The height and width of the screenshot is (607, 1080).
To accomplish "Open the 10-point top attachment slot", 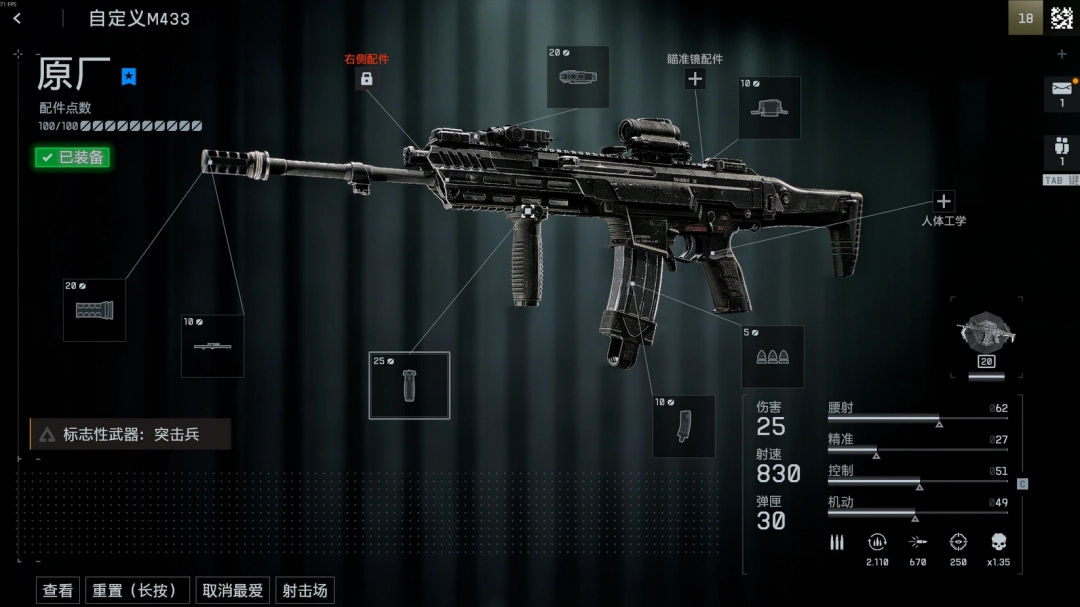I will click(769, 108).
